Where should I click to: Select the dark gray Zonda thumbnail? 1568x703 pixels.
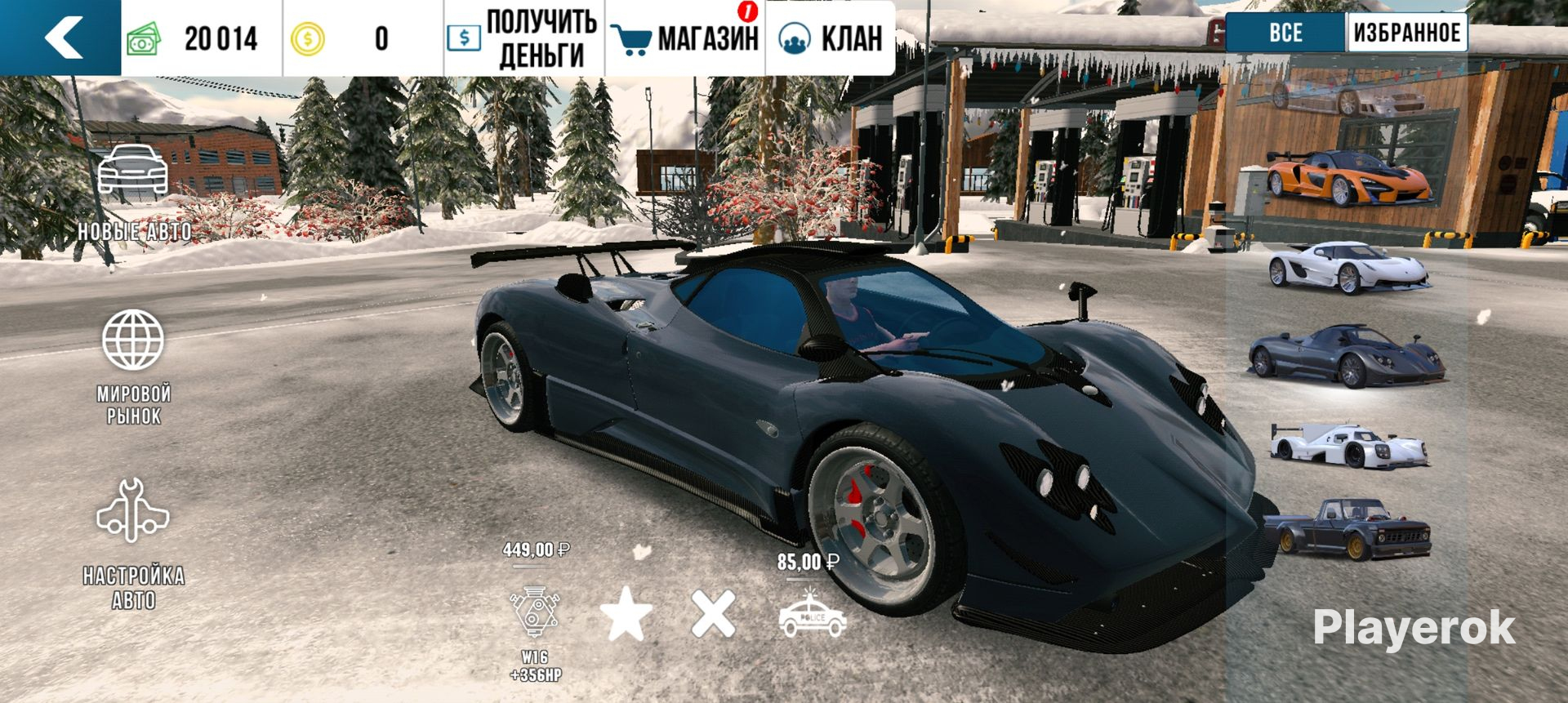[x=1346, y=355]
